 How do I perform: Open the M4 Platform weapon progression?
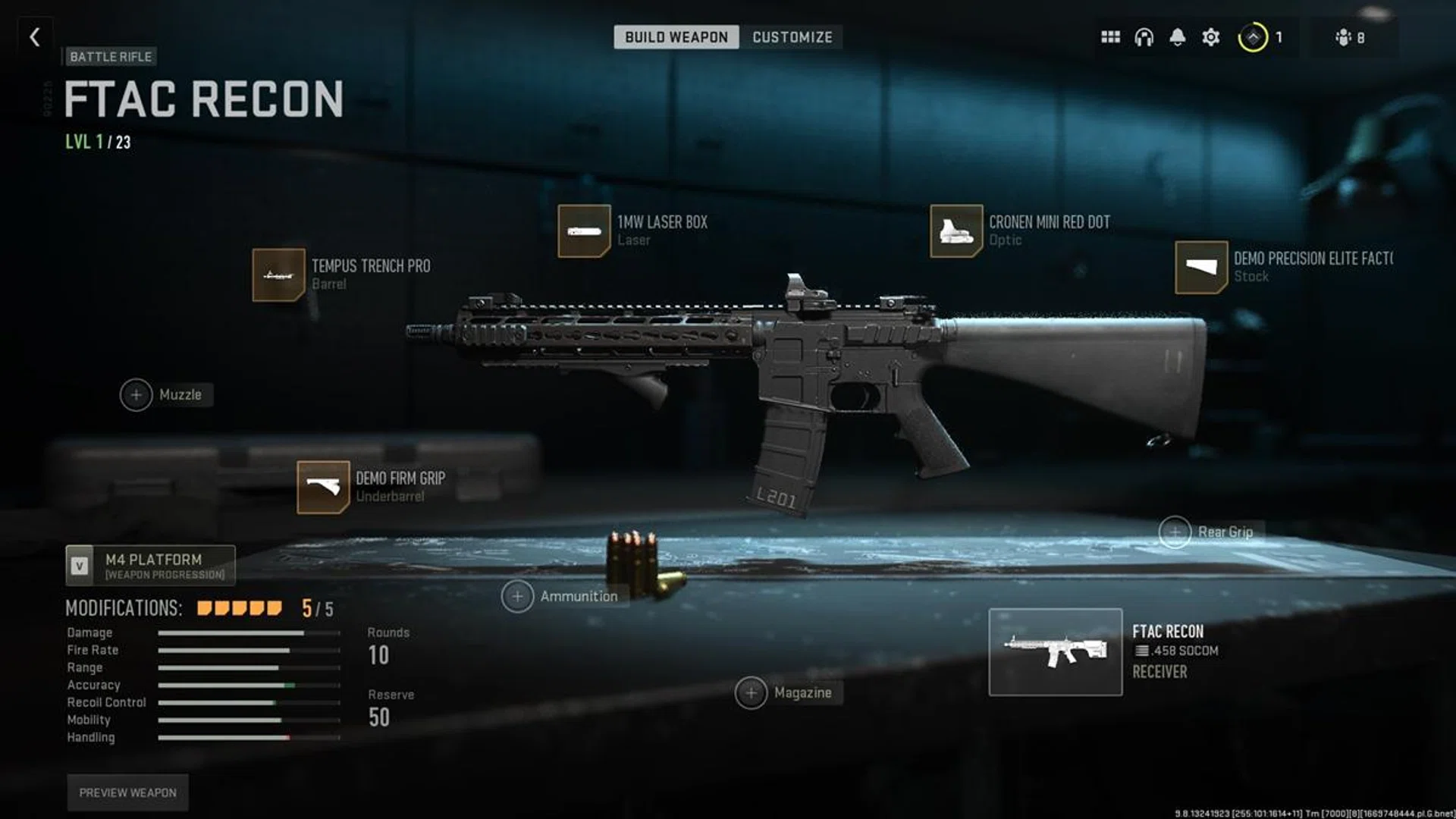click(150, 566)
